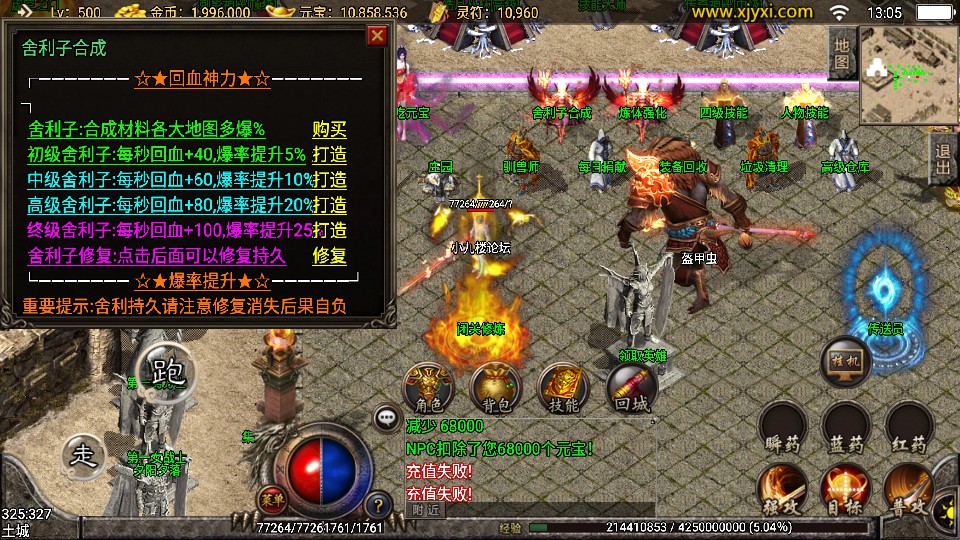Image resolution: width=960 pixels, height=540 pixels.
Task: Open the 菜单 menu button
Action: [266, 499]
